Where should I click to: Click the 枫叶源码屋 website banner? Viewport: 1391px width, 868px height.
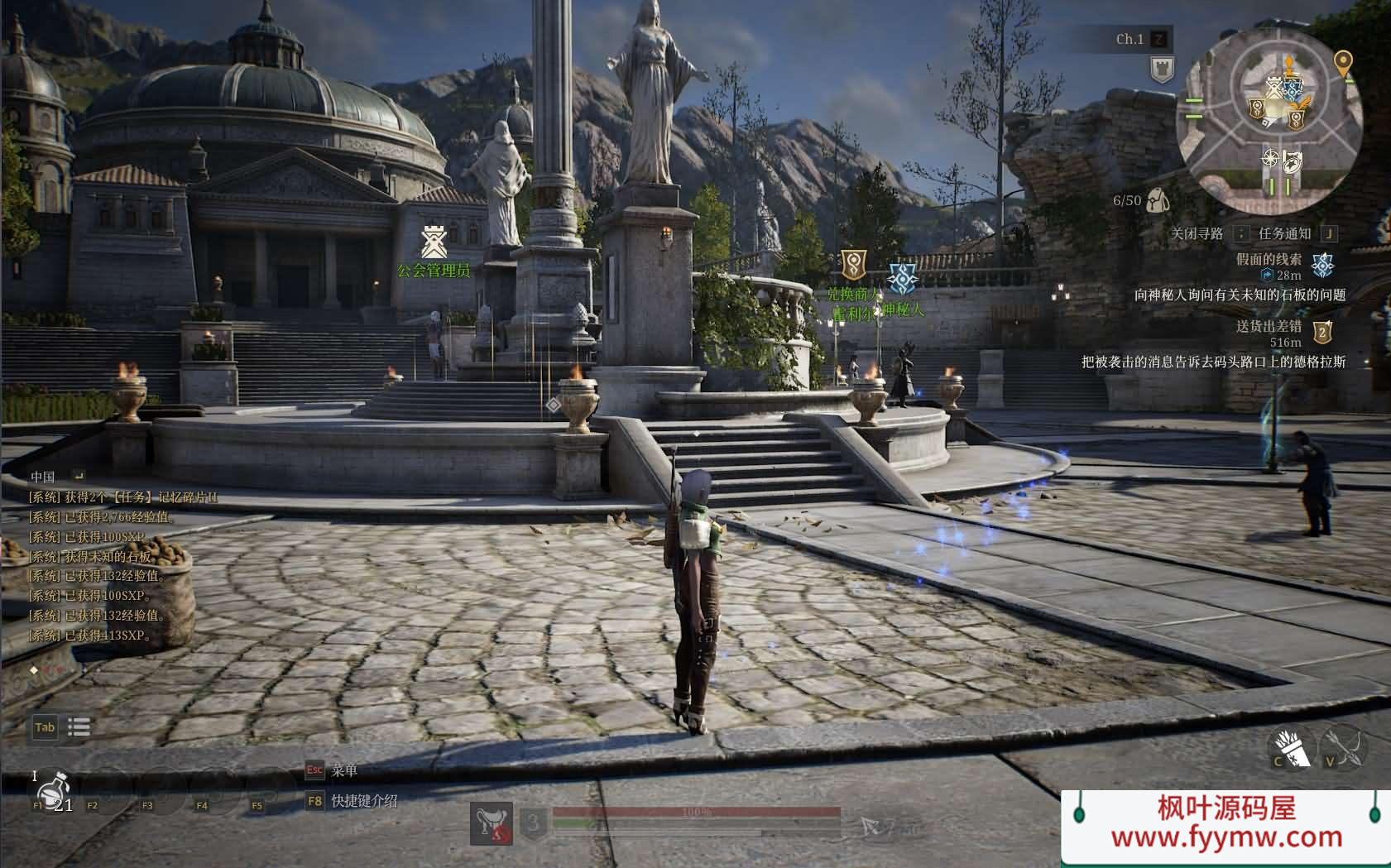coord(1226,825)
